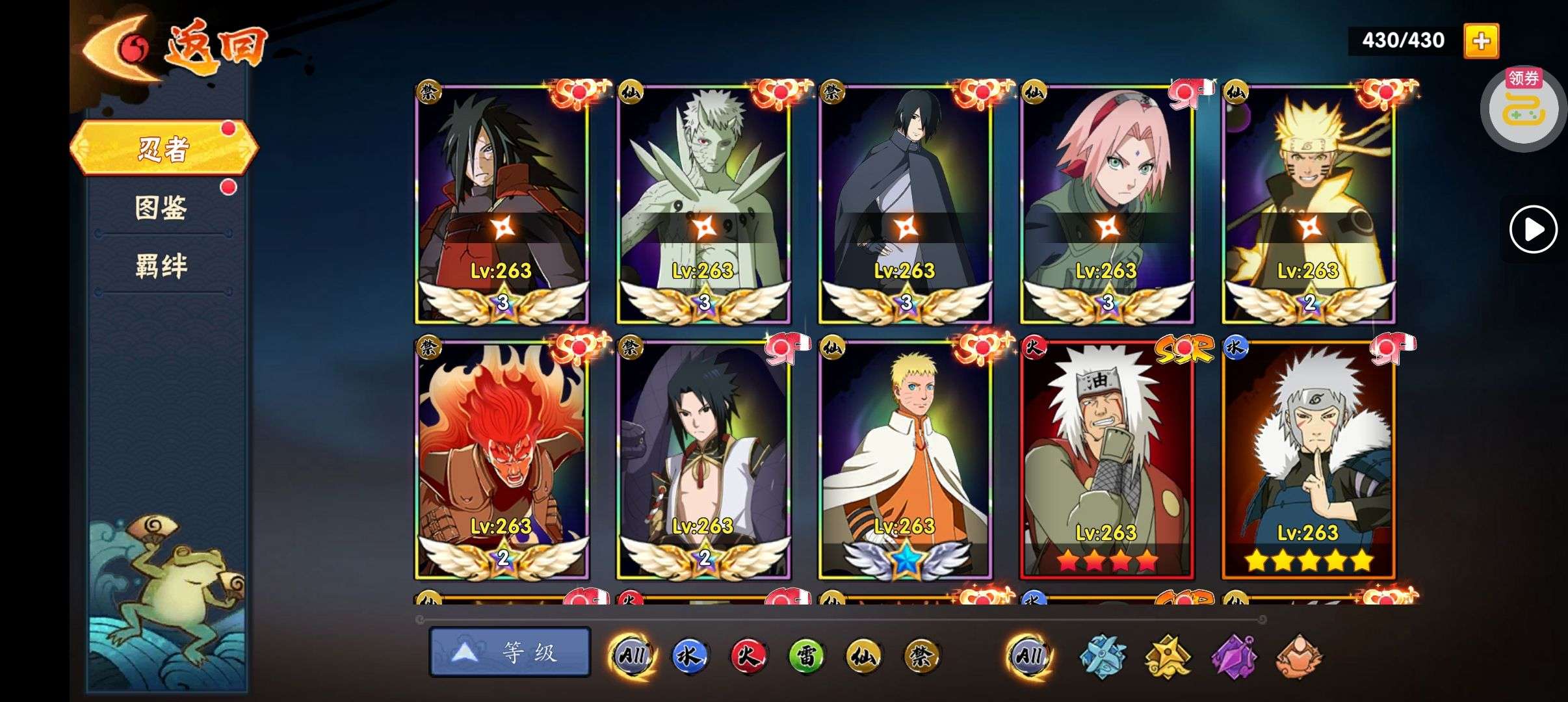Filter by the purple crystal class icon
Image resolution: width=1568 pixels, height=702 pixels.
(x=1233, y=656)
